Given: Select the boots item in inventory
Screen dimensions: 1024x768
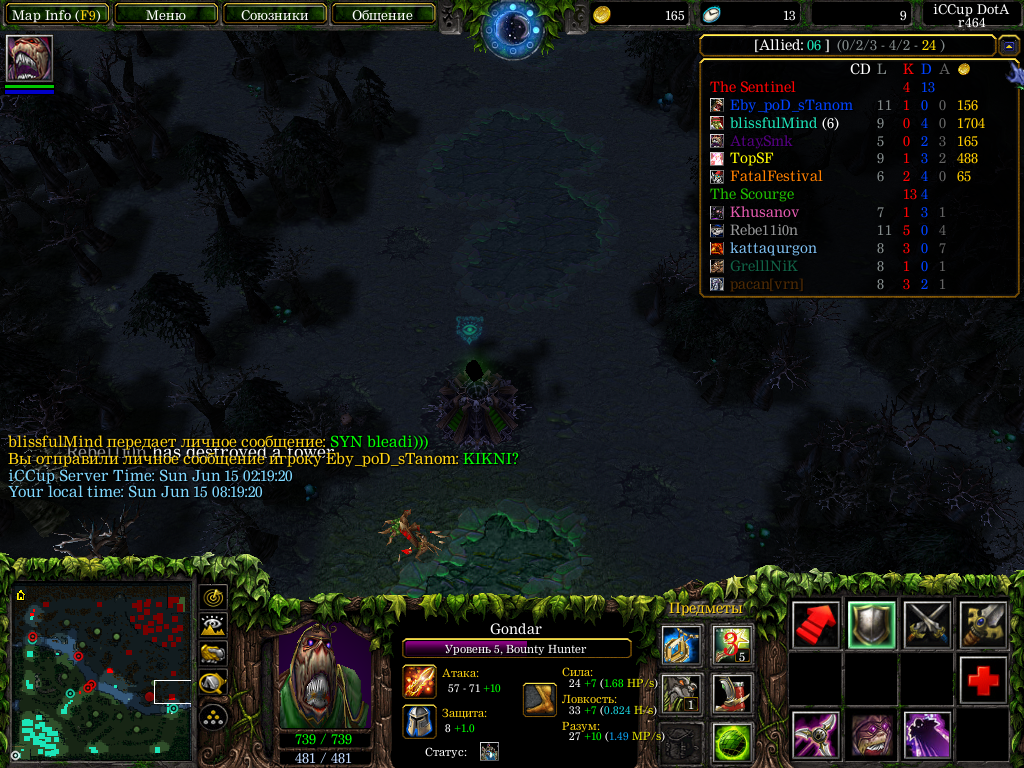Looking at the screenshot, I should tap(732, 692).
